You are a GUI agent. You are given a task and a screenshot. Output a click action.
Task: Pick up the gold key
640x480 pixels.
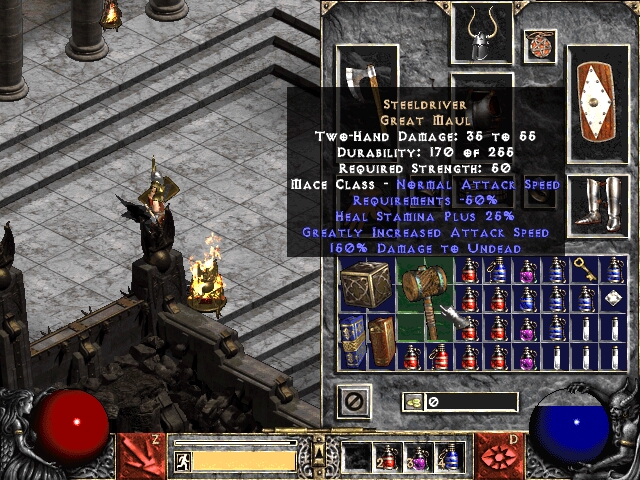tap(583, 269)
